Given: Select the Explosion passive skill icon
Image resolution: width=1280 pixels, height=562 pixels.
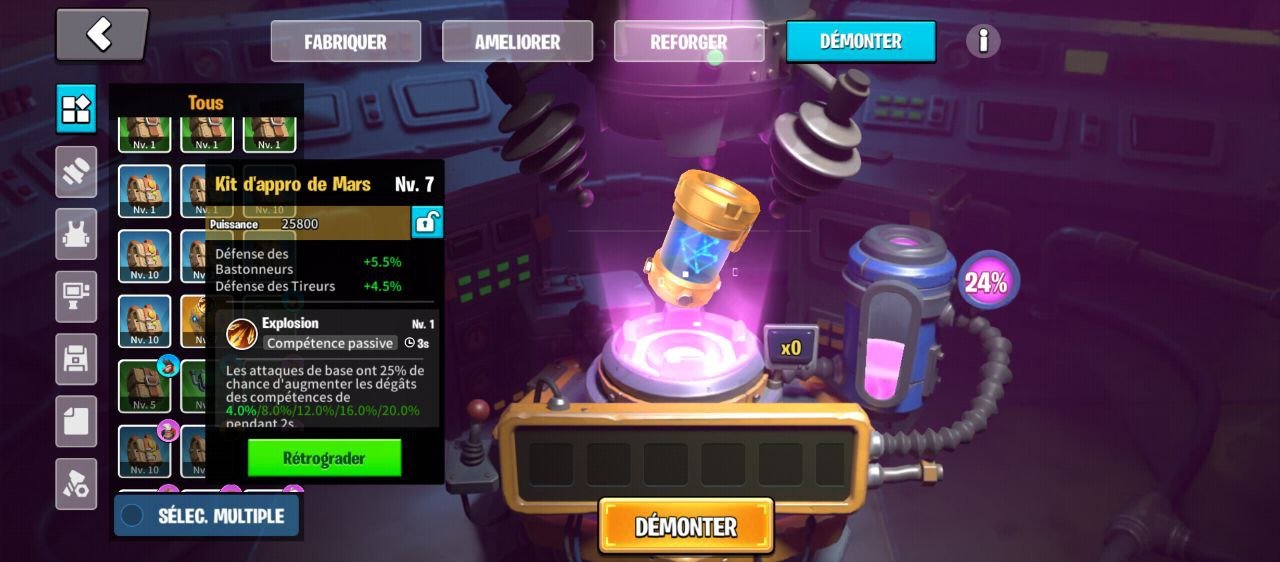Looking at the screenshot, I should coord(241,334).
